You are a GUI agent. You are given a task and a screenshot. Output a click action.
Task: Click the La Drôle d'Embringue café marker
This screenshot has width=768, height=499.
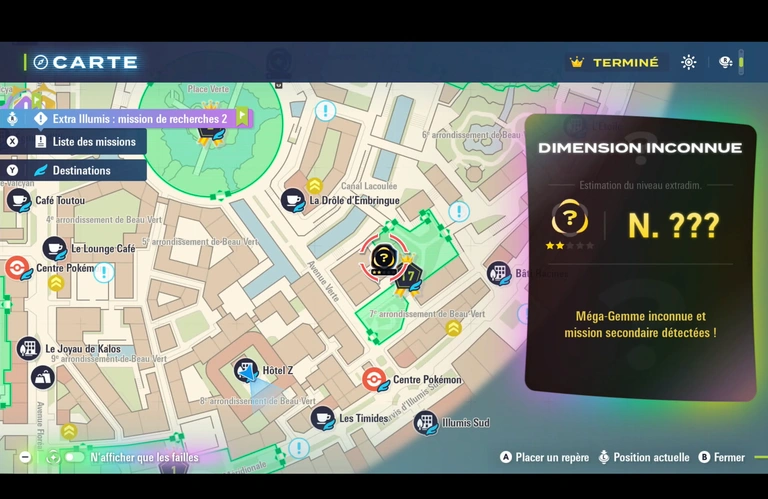pos(293,200)
